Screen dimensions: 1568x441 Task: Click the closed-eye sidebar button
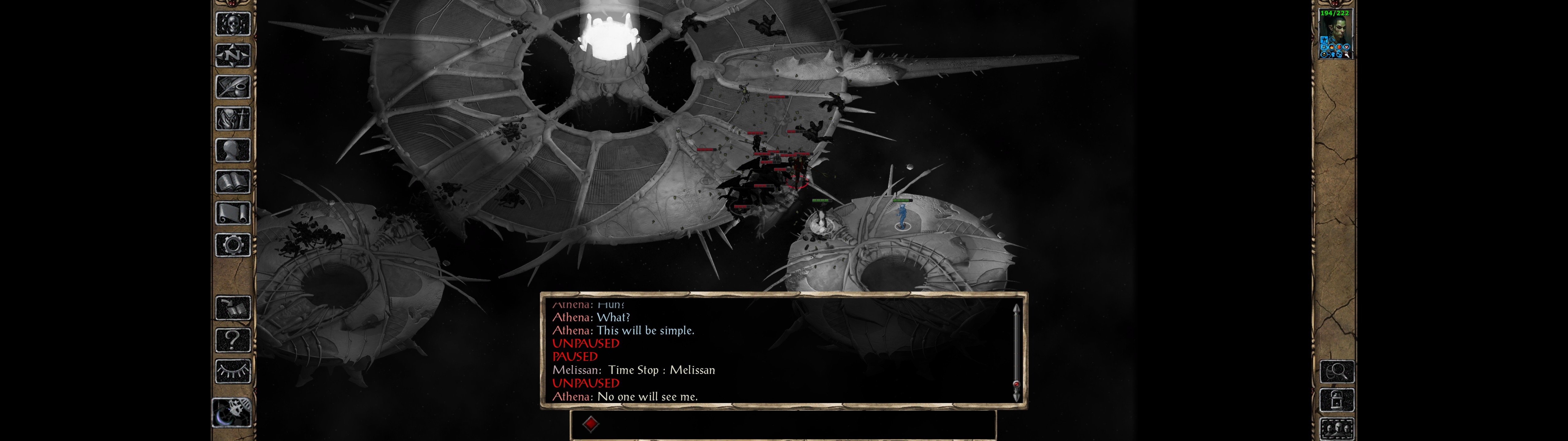233,371
